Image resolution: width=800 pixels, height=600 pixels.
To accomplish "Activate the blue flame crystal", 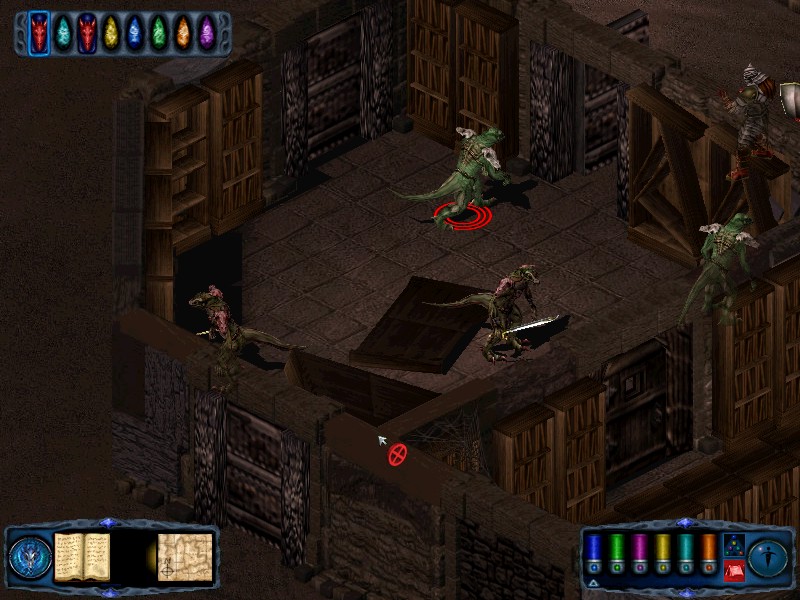I will 135,33.
